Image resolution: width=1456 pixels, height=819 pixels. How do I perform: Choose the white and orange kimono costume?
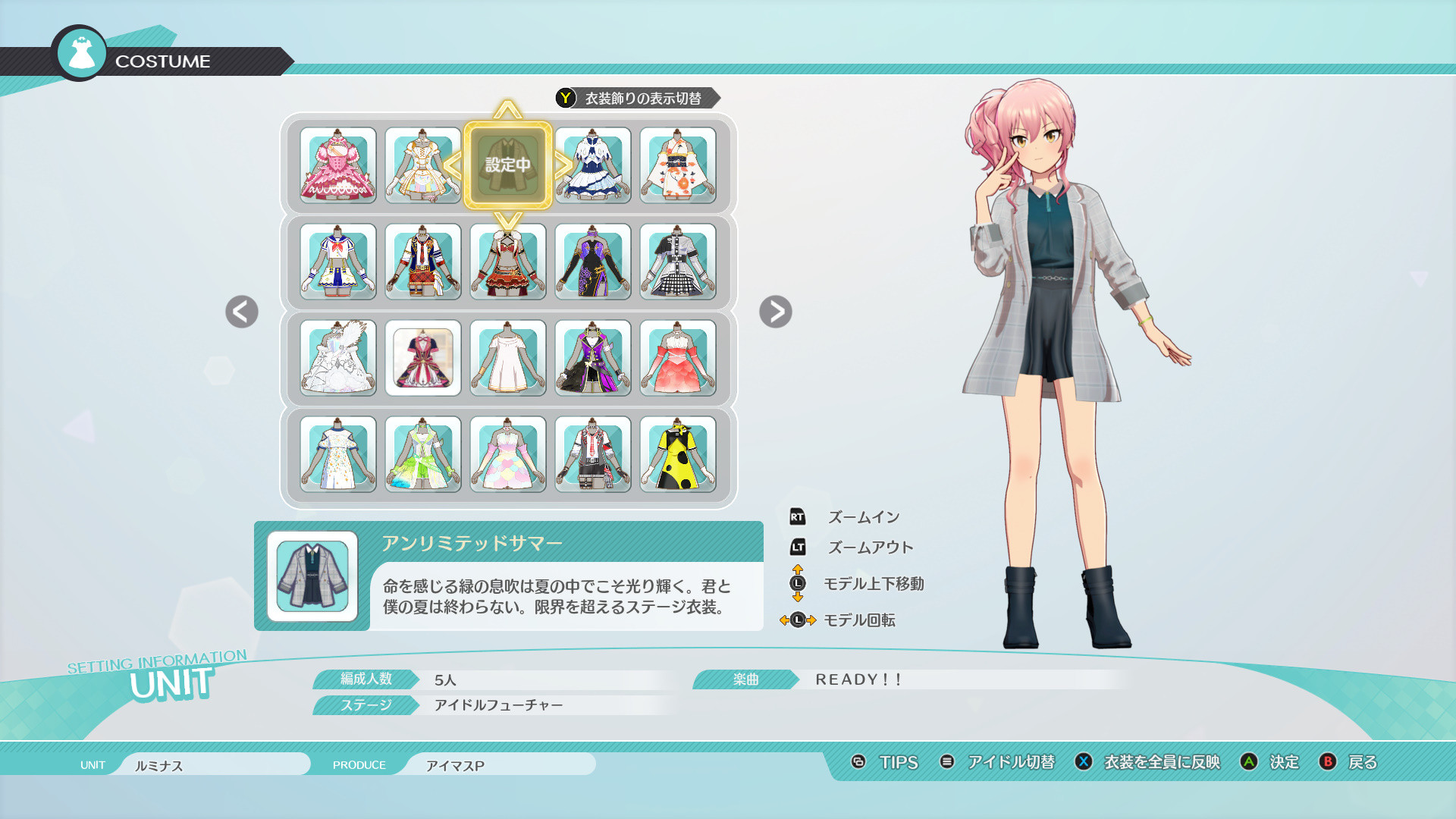click(678, 165)
